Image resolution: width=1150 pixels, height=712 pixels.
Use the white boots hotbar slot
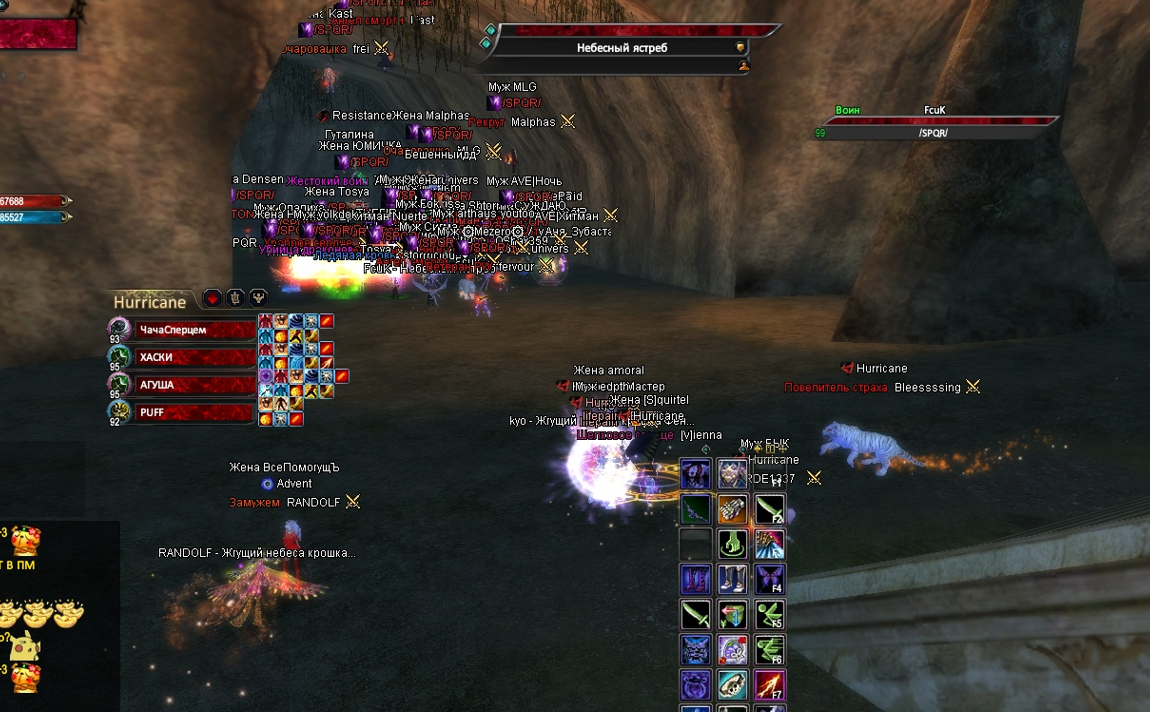(732, 579)
